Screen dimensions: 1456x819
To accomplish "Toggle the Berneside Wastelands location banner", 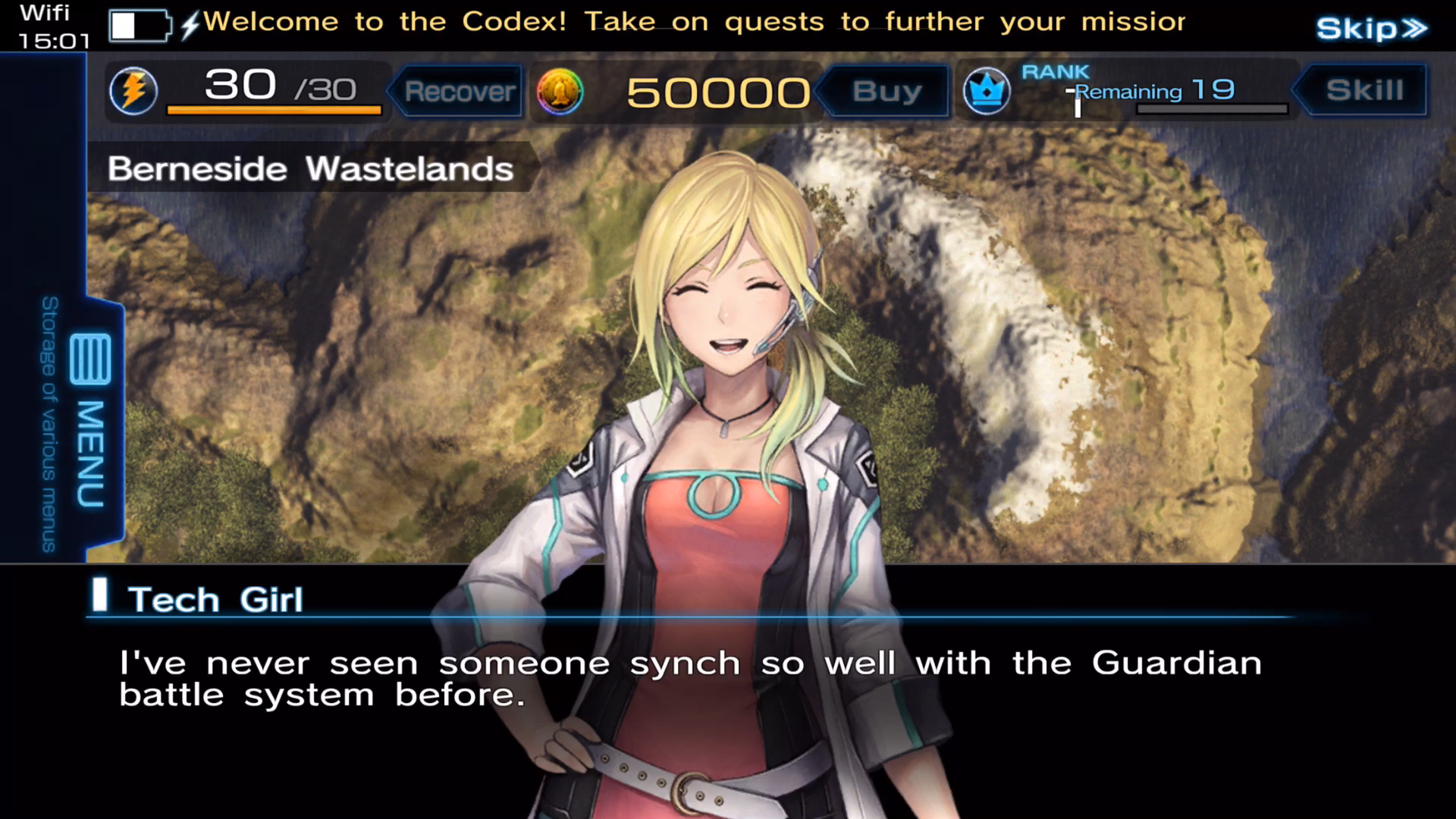I will pos(310,168).
